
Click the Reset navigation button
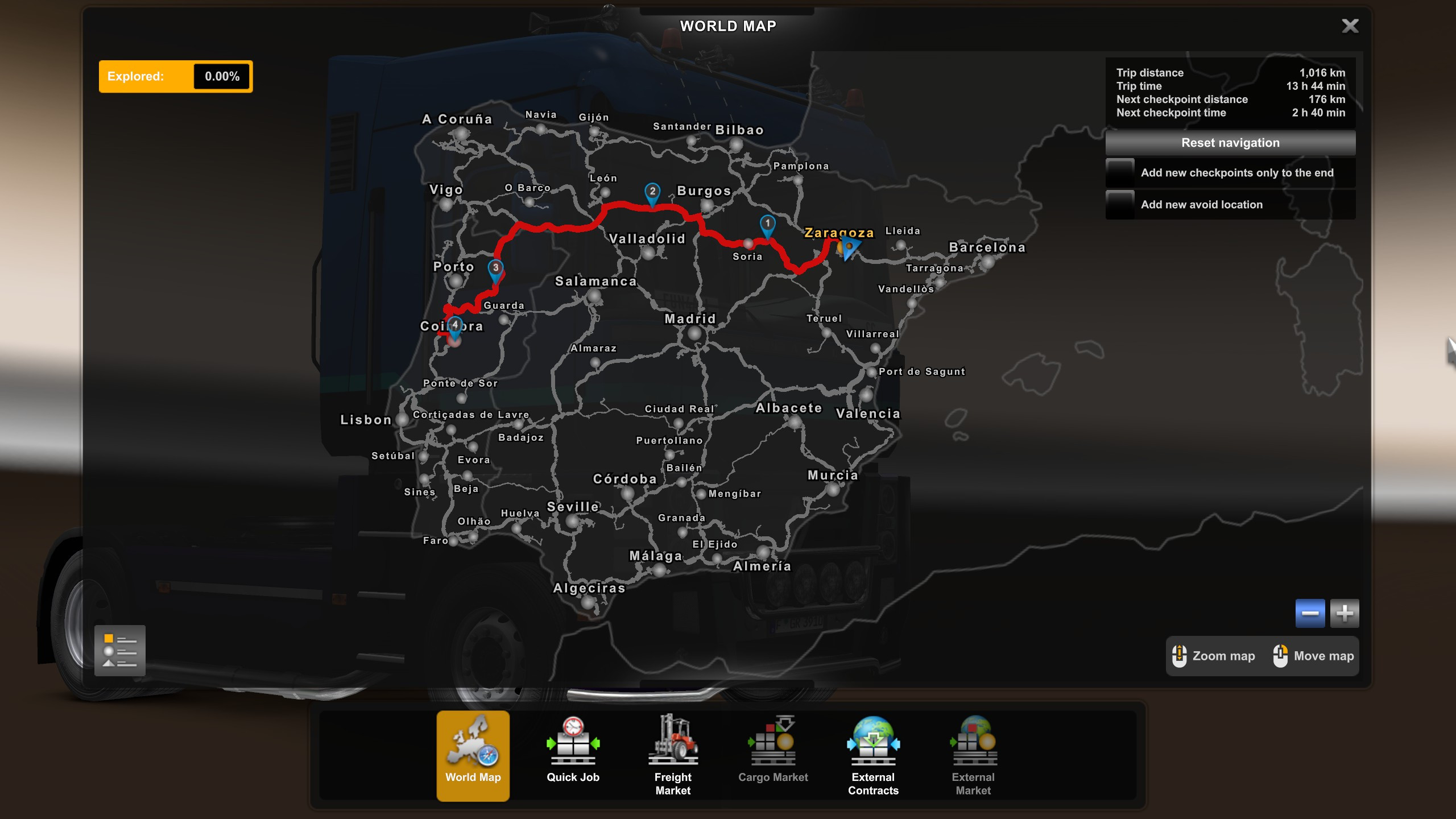[x=1230, y=142]
